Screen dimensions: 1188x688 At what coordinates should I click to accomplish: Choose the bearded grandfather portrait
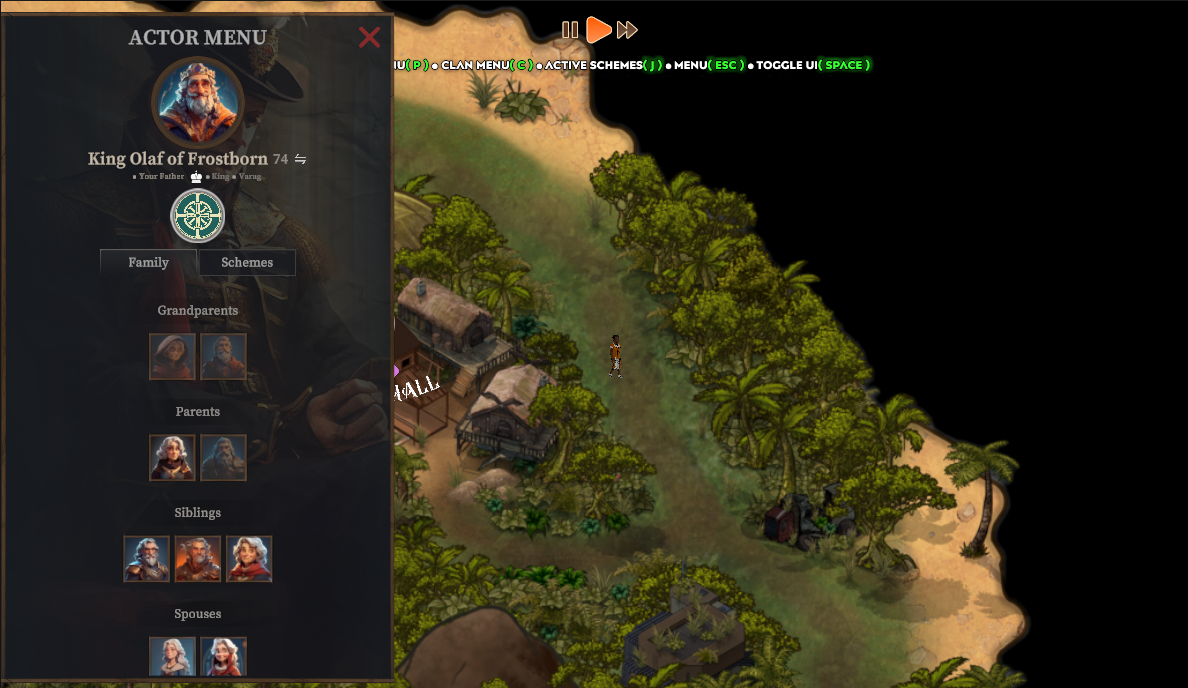click(223, 356)
